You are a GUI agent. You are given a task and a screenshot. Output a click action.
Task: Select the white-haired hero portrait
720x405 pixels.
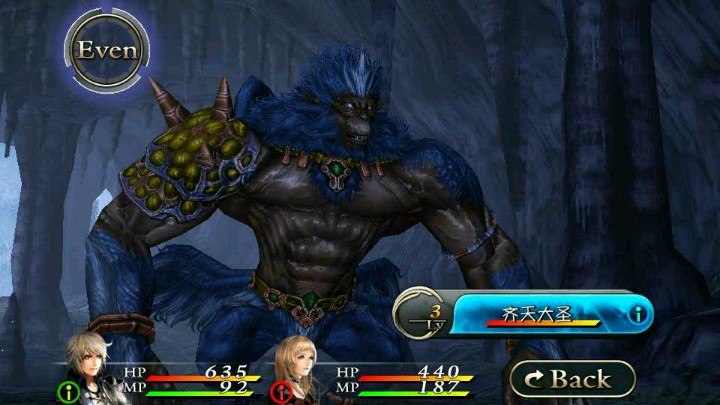click(92, 365)
